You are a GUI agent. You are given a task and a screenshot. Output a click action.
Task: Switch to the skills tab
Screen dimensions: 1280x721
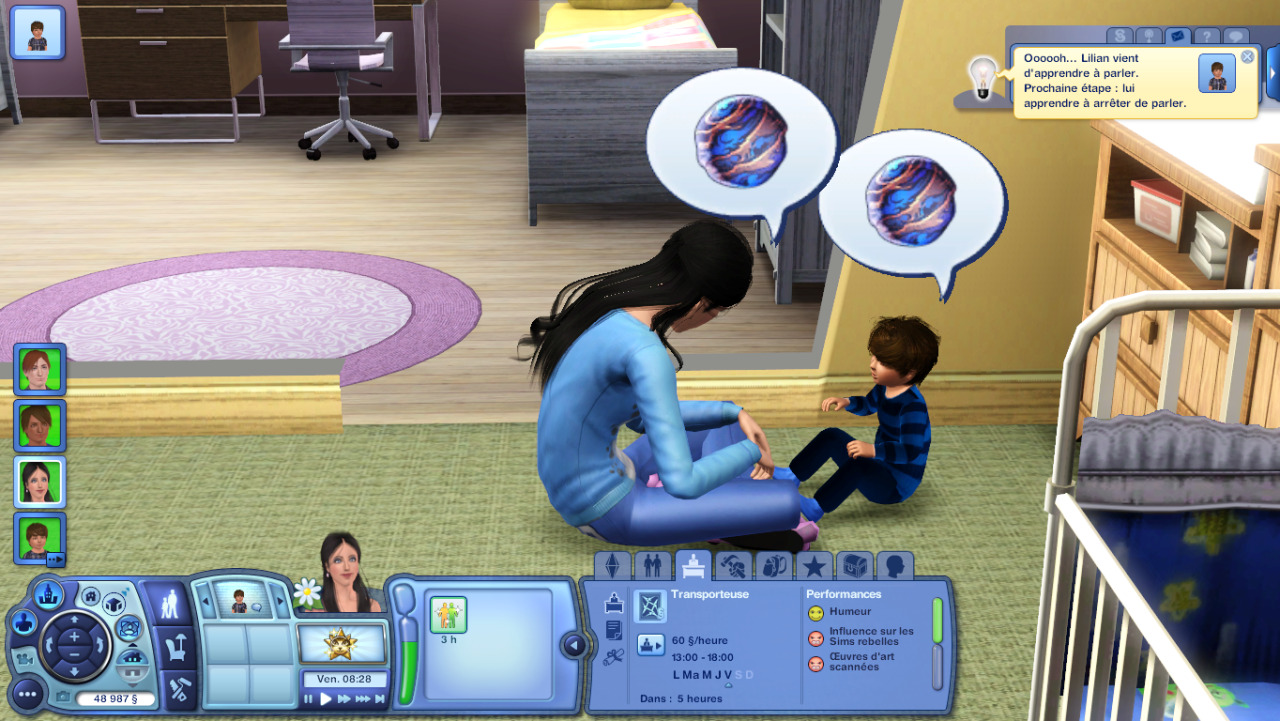pyautogui.click(x=734, y=567)
